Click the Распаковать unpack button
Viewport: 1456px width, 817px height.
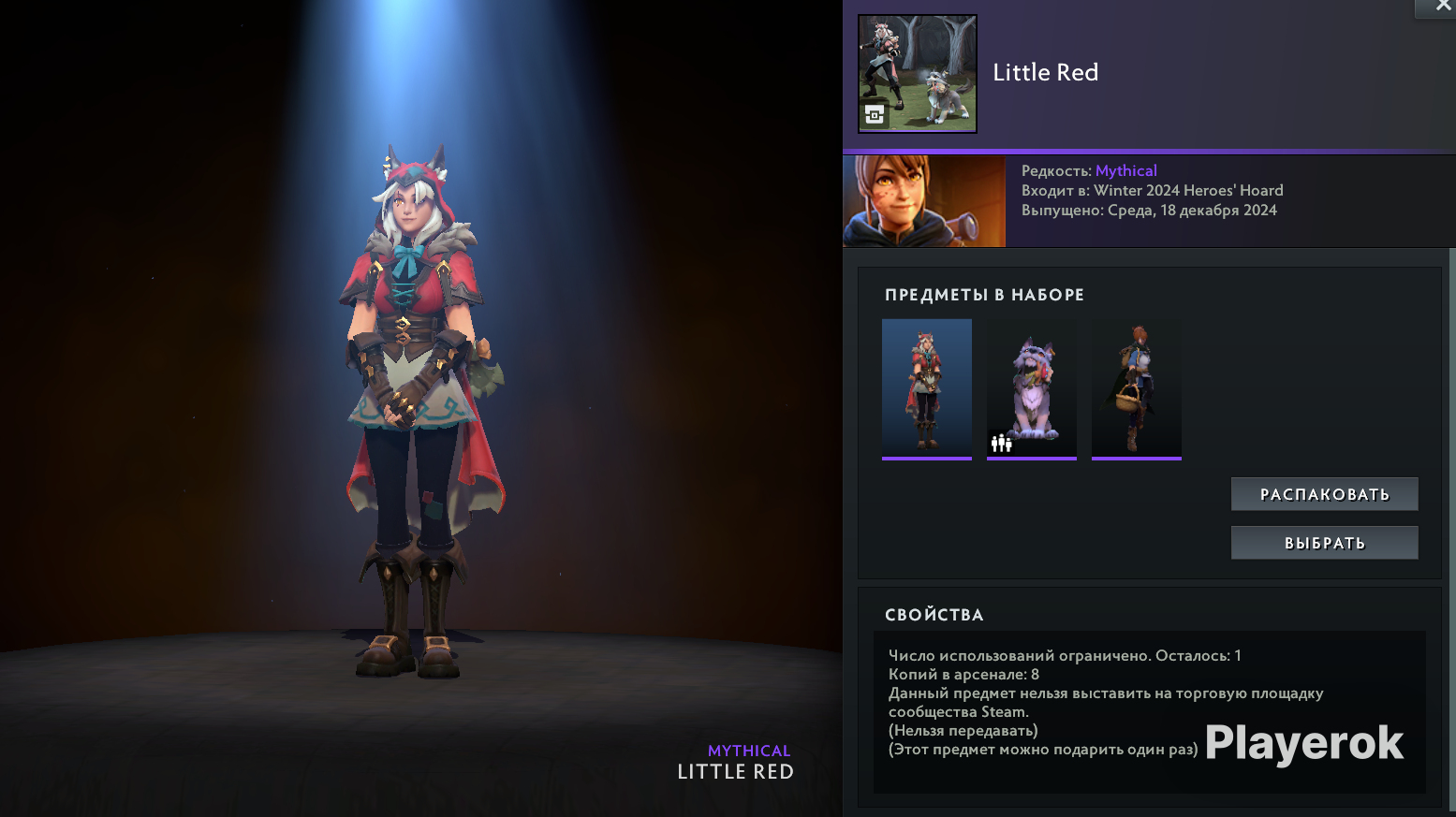coord(1324,494)
